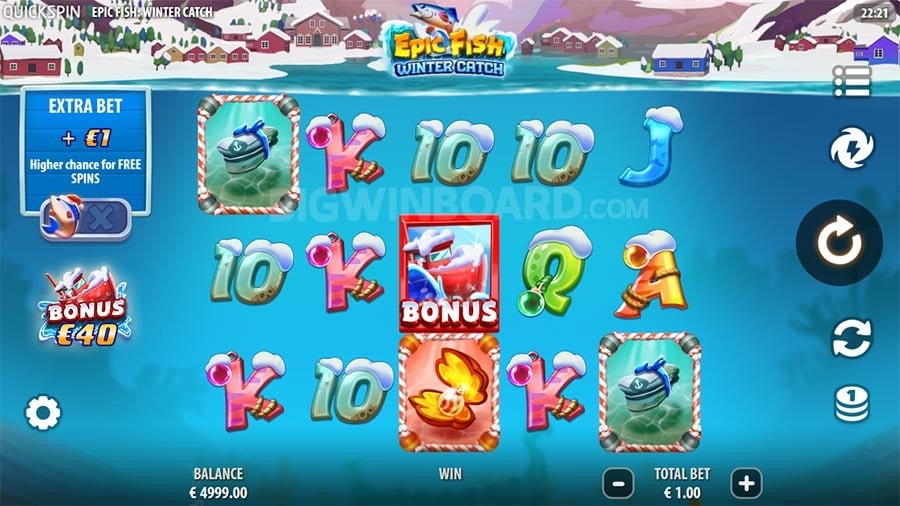The image size is (900, 506).
Task: Spin the reels with the large arrow button
Action: coord(838,243)
